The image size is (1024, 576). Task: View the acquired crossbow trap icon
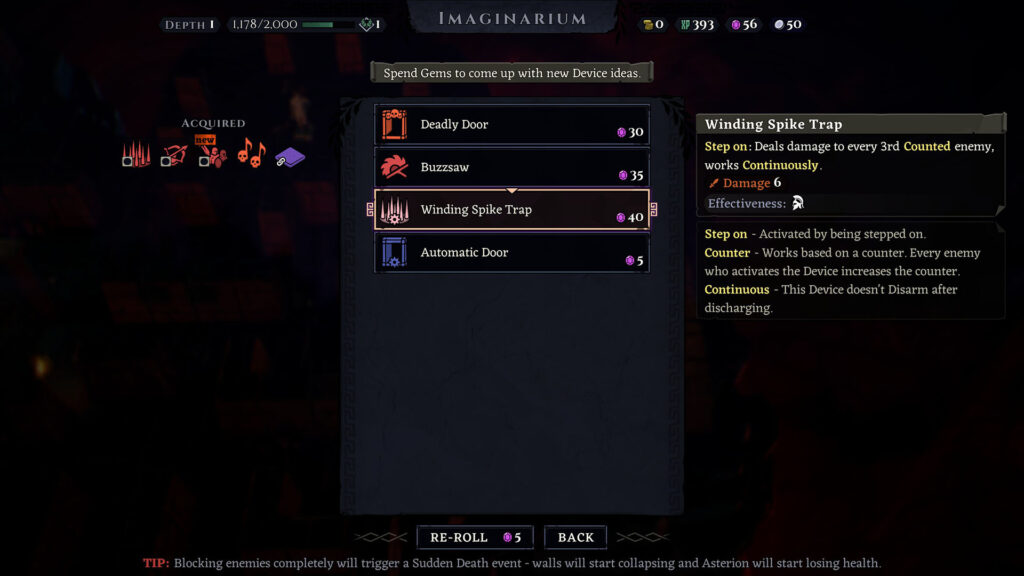(174, 155)
